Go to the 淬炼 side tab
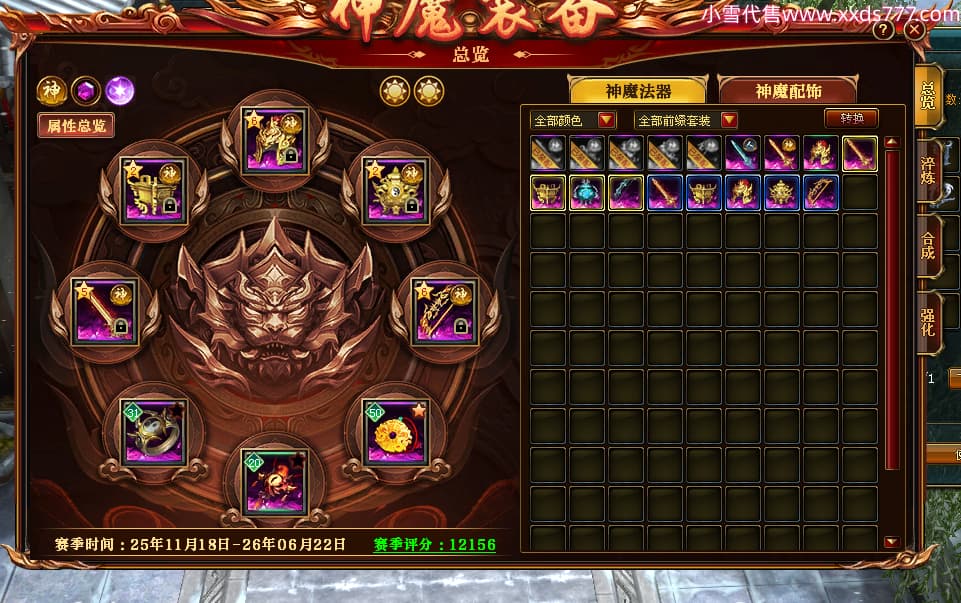The height and width of the screenshot is (603, 961). pyautogui.click(x=927, y=170)
